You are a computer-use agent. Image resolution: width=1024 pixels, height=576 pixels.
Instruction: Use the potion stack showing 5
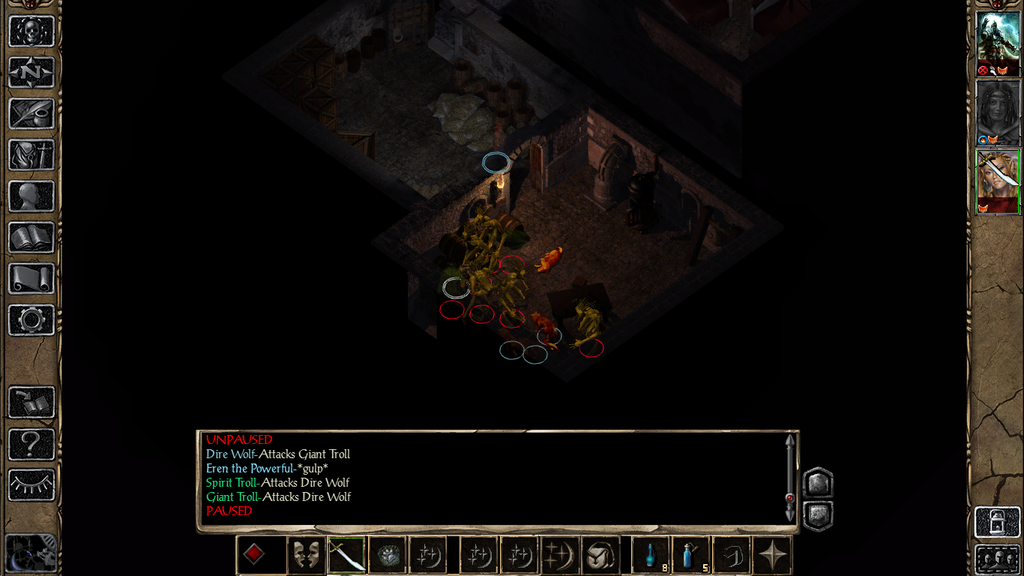(x=691, y=554)
